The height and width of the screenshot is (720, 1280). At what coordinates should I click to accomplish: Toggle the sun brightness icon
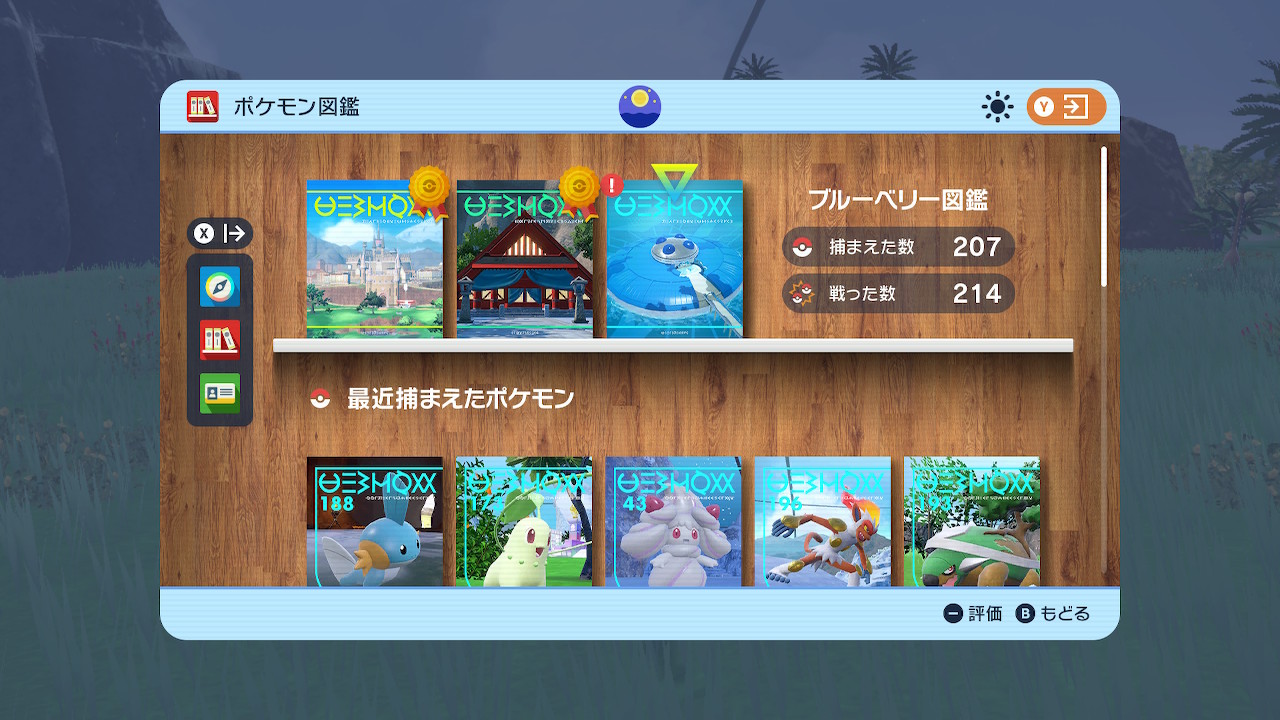point(997,107)
